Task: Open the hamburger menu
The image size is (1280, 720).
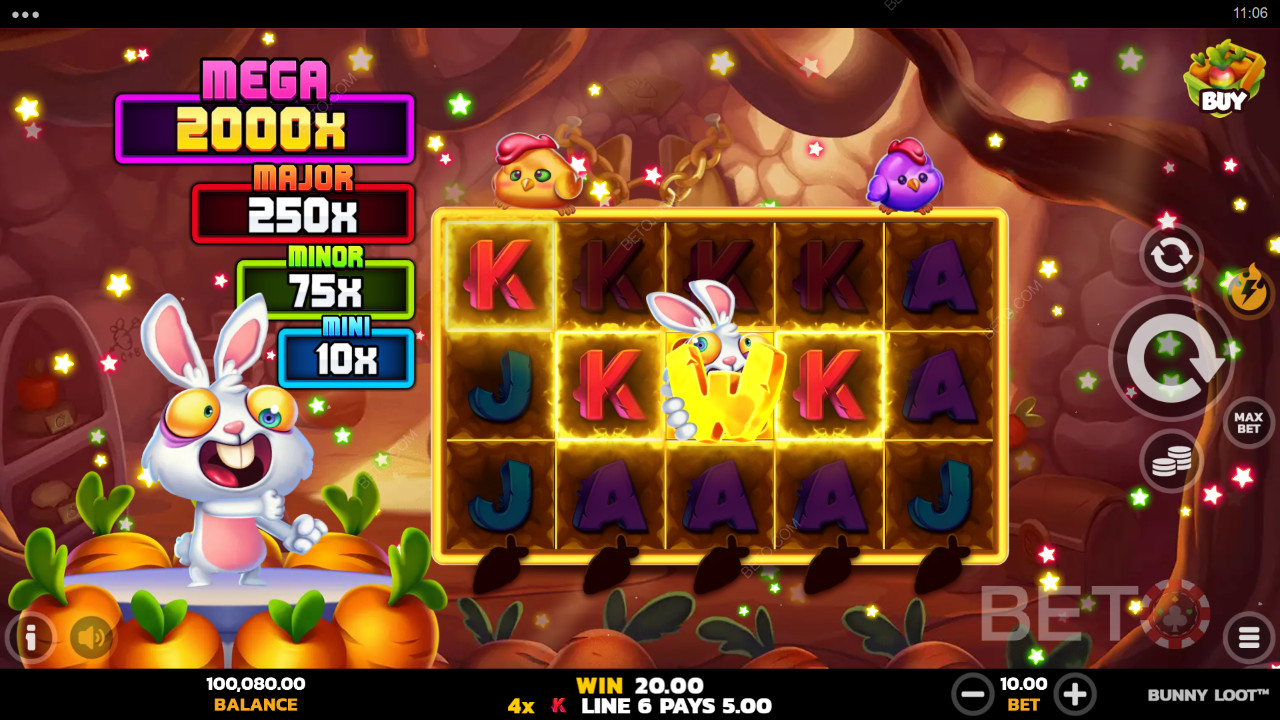Action: click(x=1248, y=637)
